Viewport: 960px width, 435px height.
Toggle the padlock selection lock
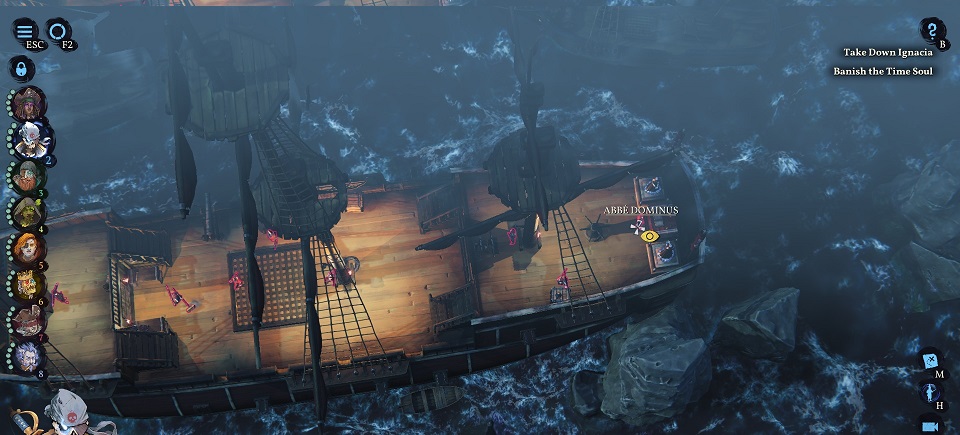coord(20,69)
